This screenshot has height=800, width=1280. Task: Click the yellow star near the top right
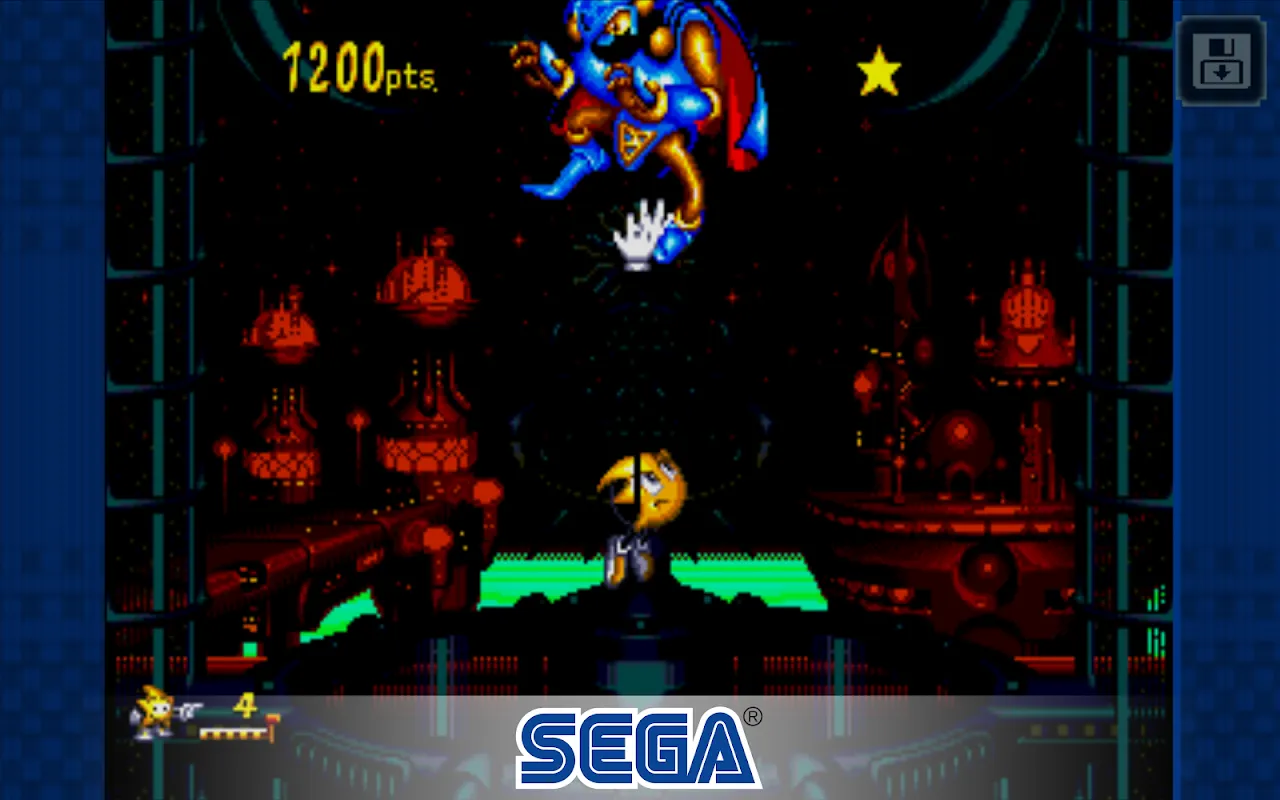[x=878, y=68]
